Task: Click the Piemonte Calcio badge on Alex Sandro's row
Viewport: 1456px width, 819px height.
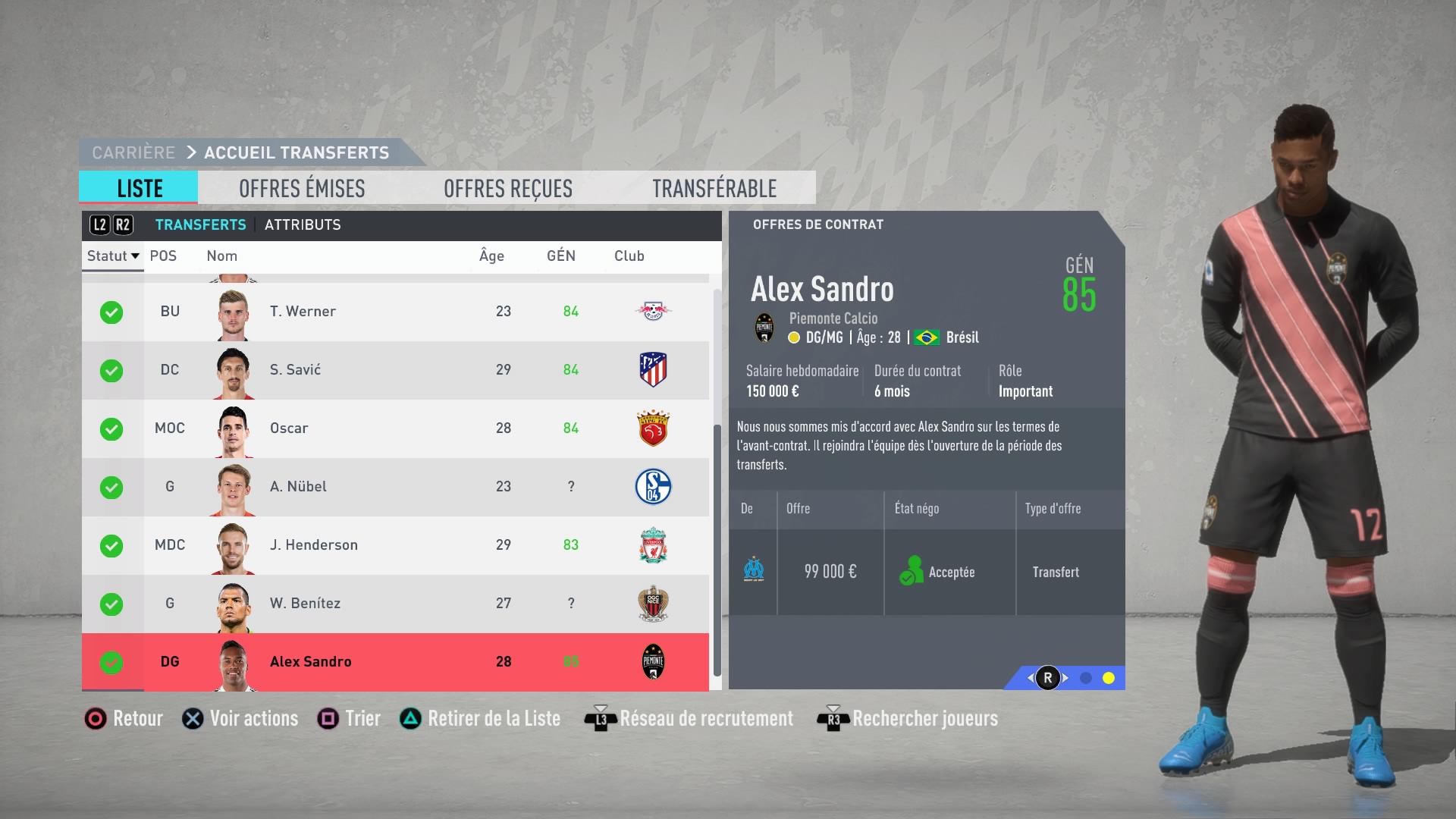Action: tap(653, 661)
